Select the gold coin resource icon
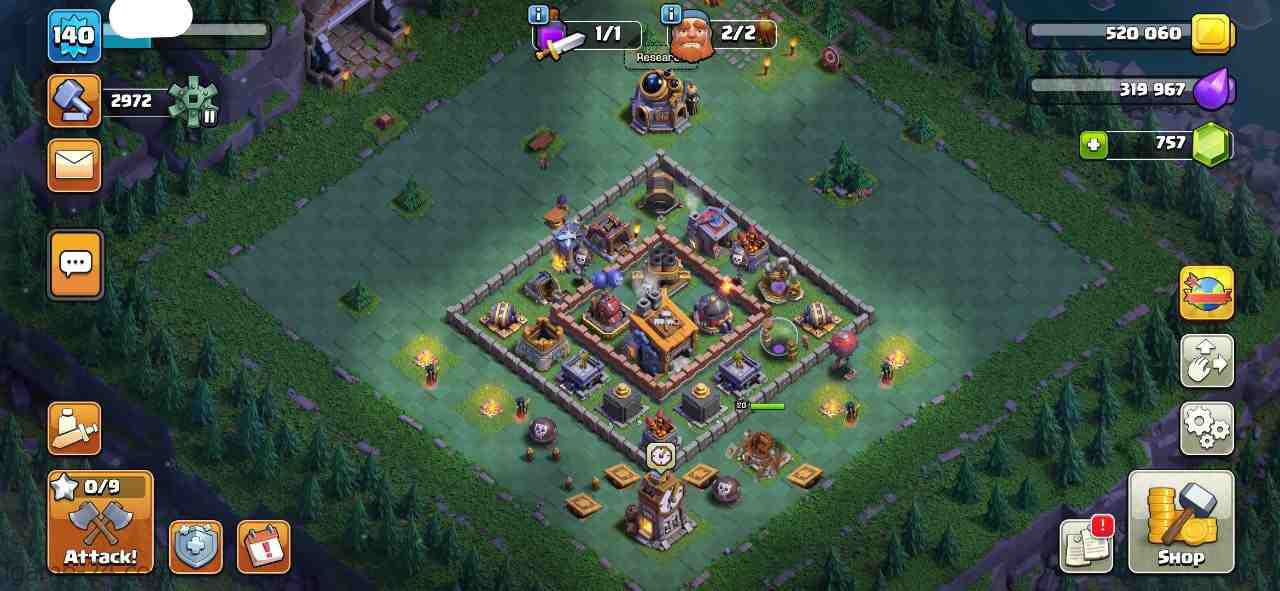 [x=1213, y=34]
